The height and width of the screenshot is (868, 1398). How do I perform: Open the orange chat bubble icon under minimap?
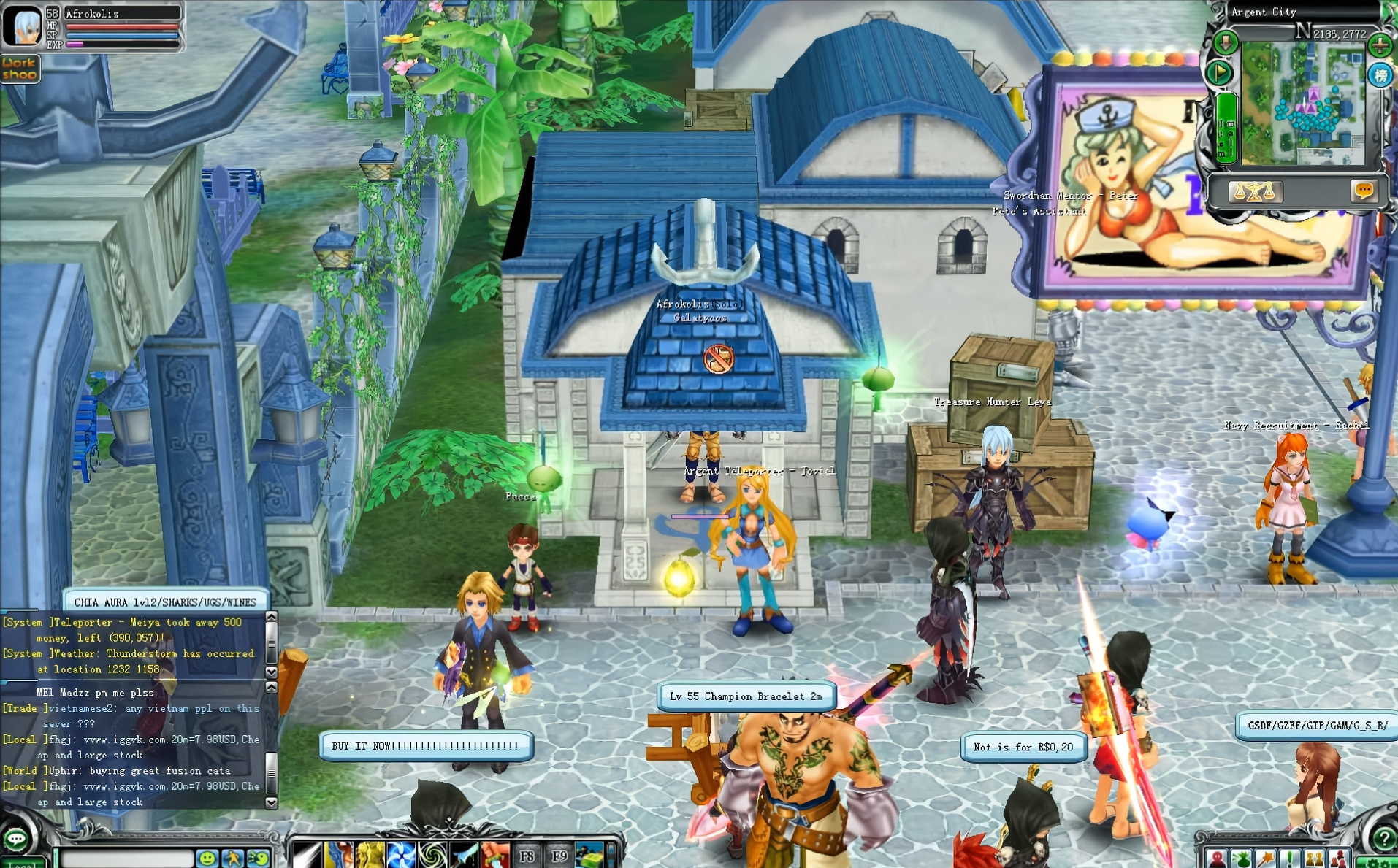1364,191
